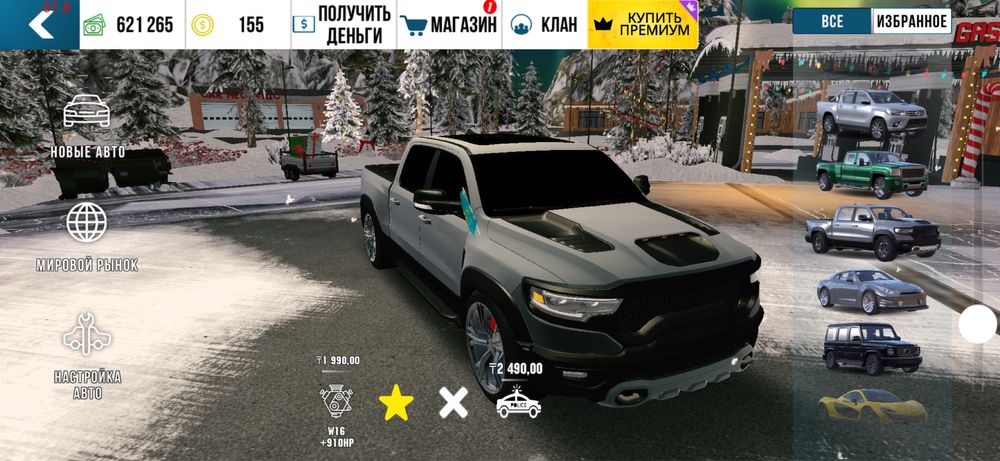Open the ПОЛУЧИТЬ ДЕНЬГИ offer
Image resolution: width=1000 pixels, height=461 pixels.
pos(339,25)
